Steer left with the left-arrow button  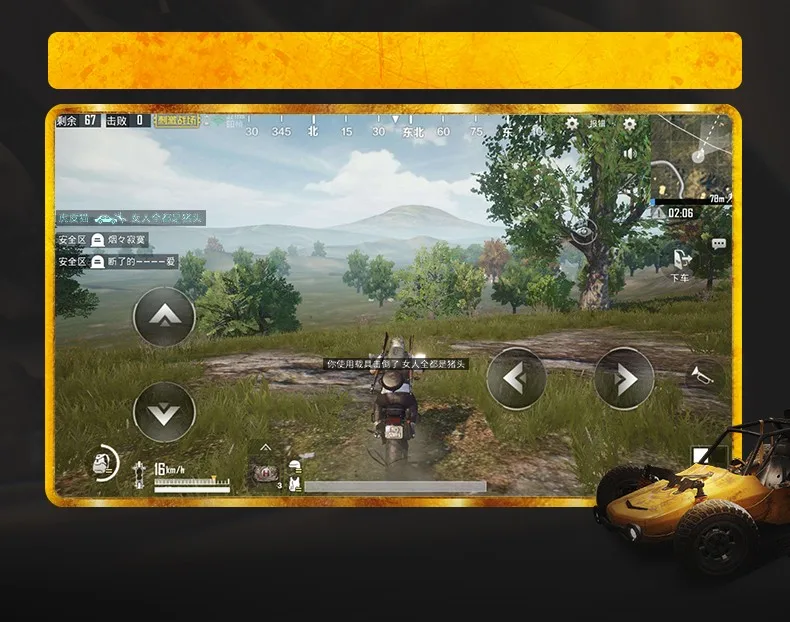pos(516,378)
